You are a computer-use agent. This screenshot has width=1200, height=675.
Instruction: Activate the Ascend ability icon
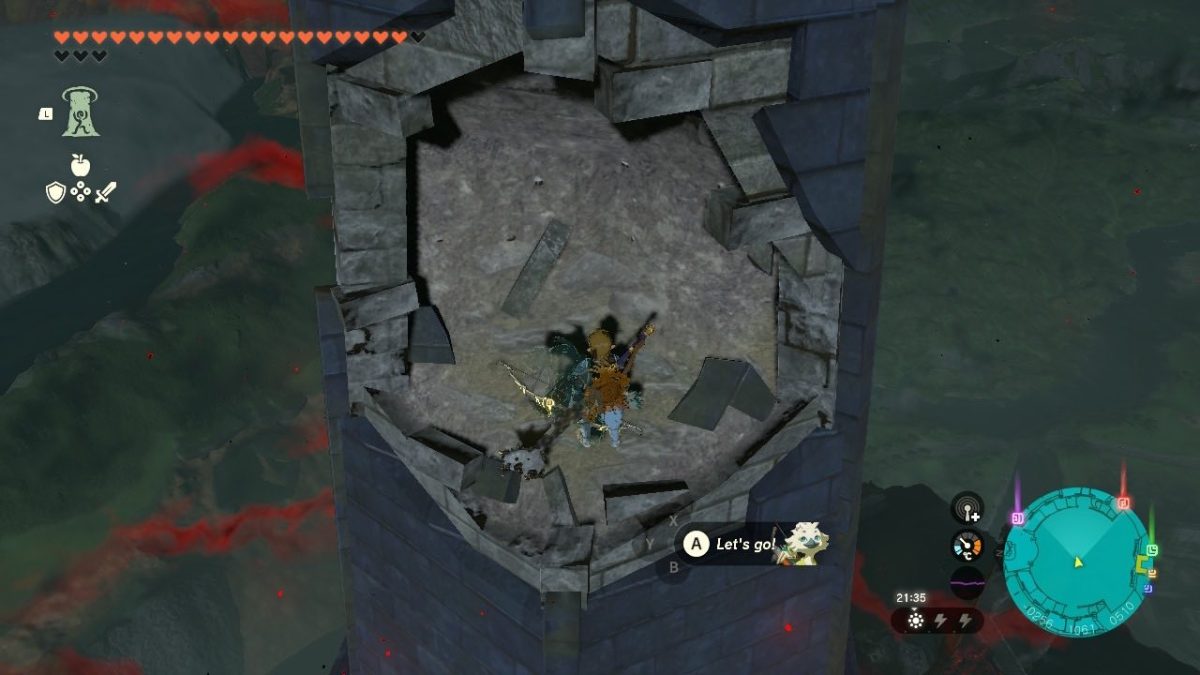(x=80, y=111)
